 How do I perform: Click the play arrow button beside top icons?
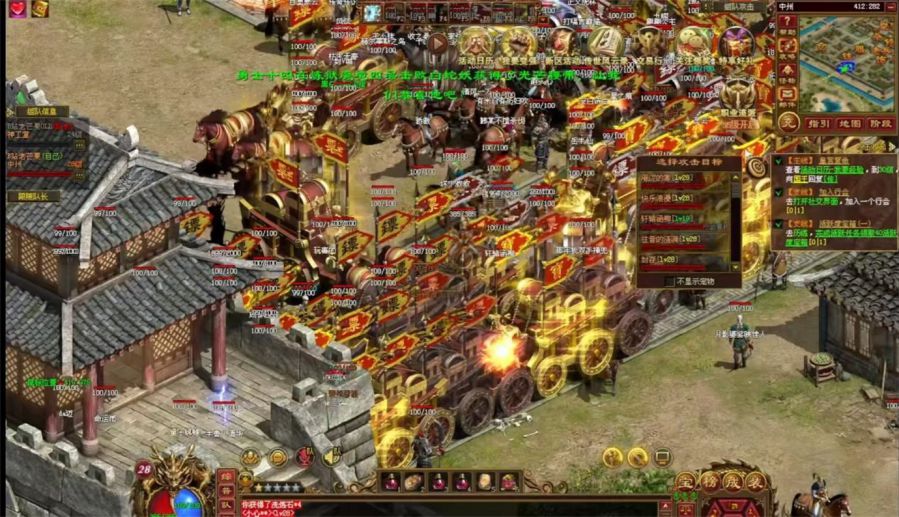438,44
